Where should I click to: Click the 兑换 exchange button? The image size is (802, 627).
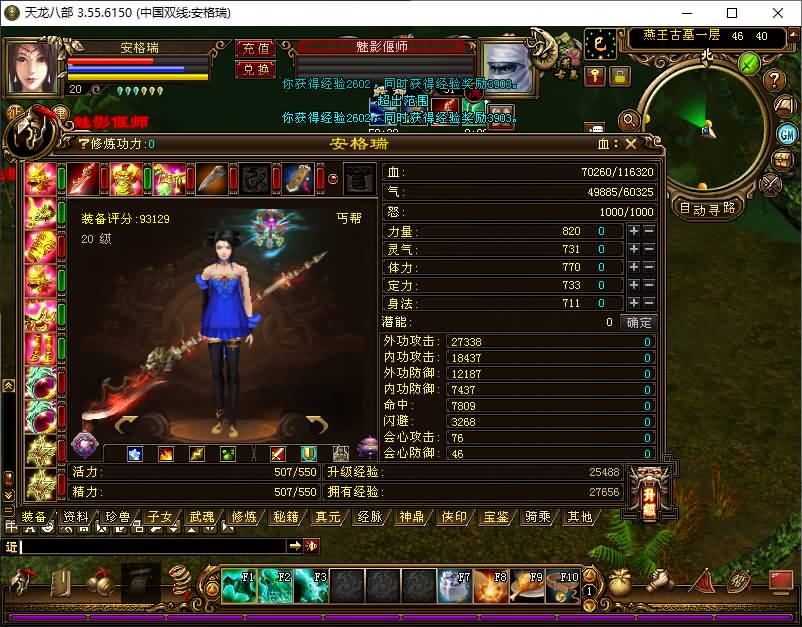(256, 69)
